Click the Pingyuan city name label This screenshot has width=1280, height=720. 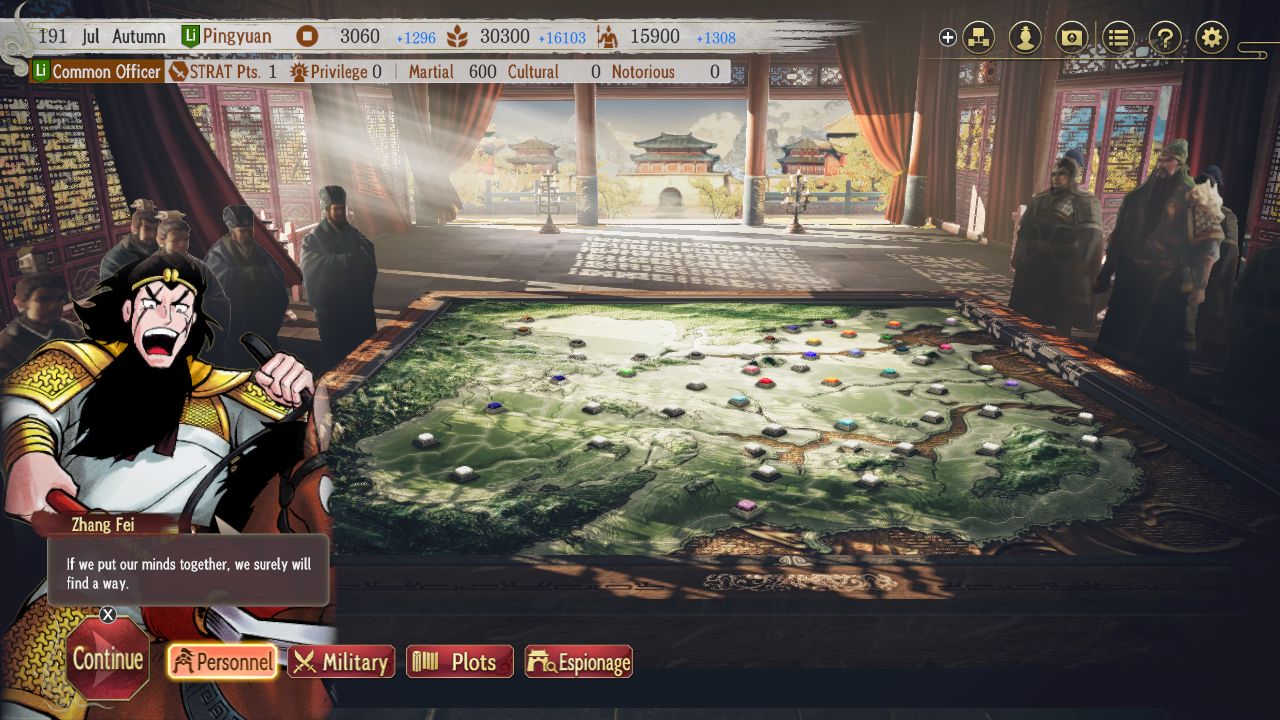(240, 36)
